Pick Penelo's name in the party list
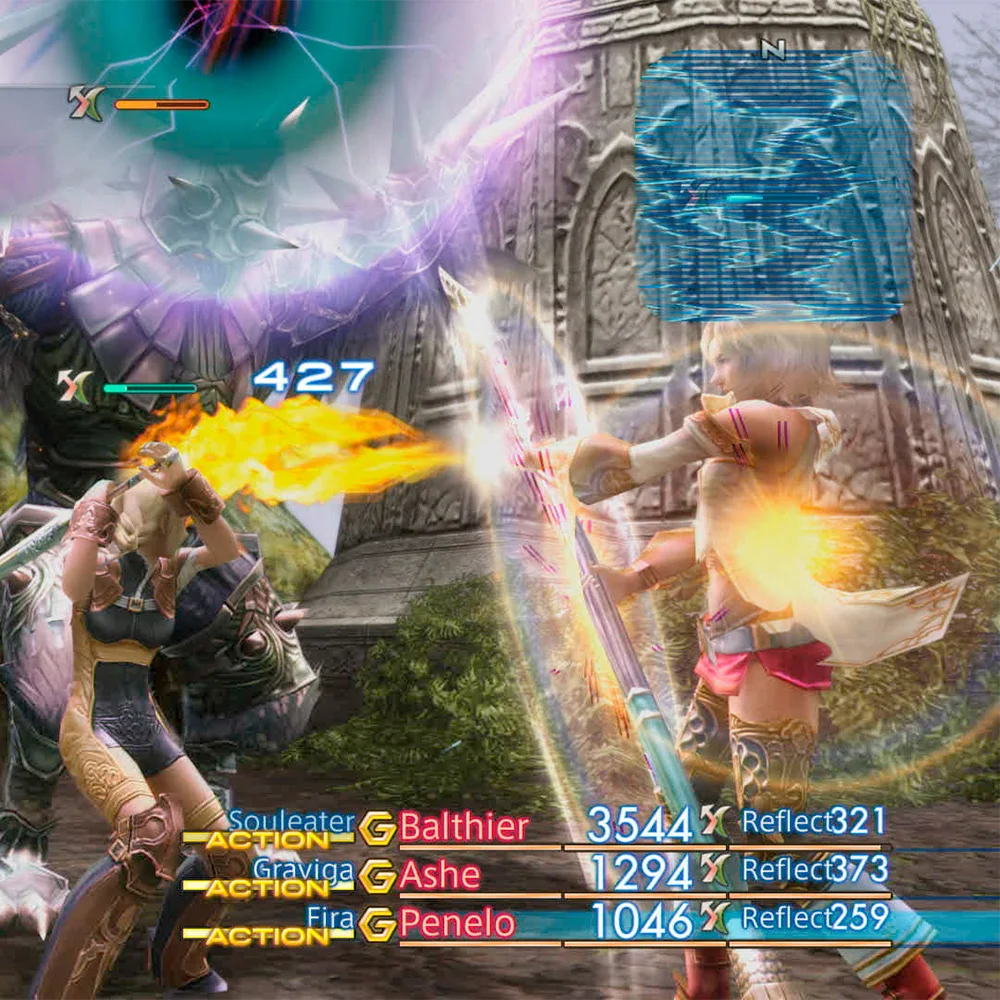 point(458,923)
